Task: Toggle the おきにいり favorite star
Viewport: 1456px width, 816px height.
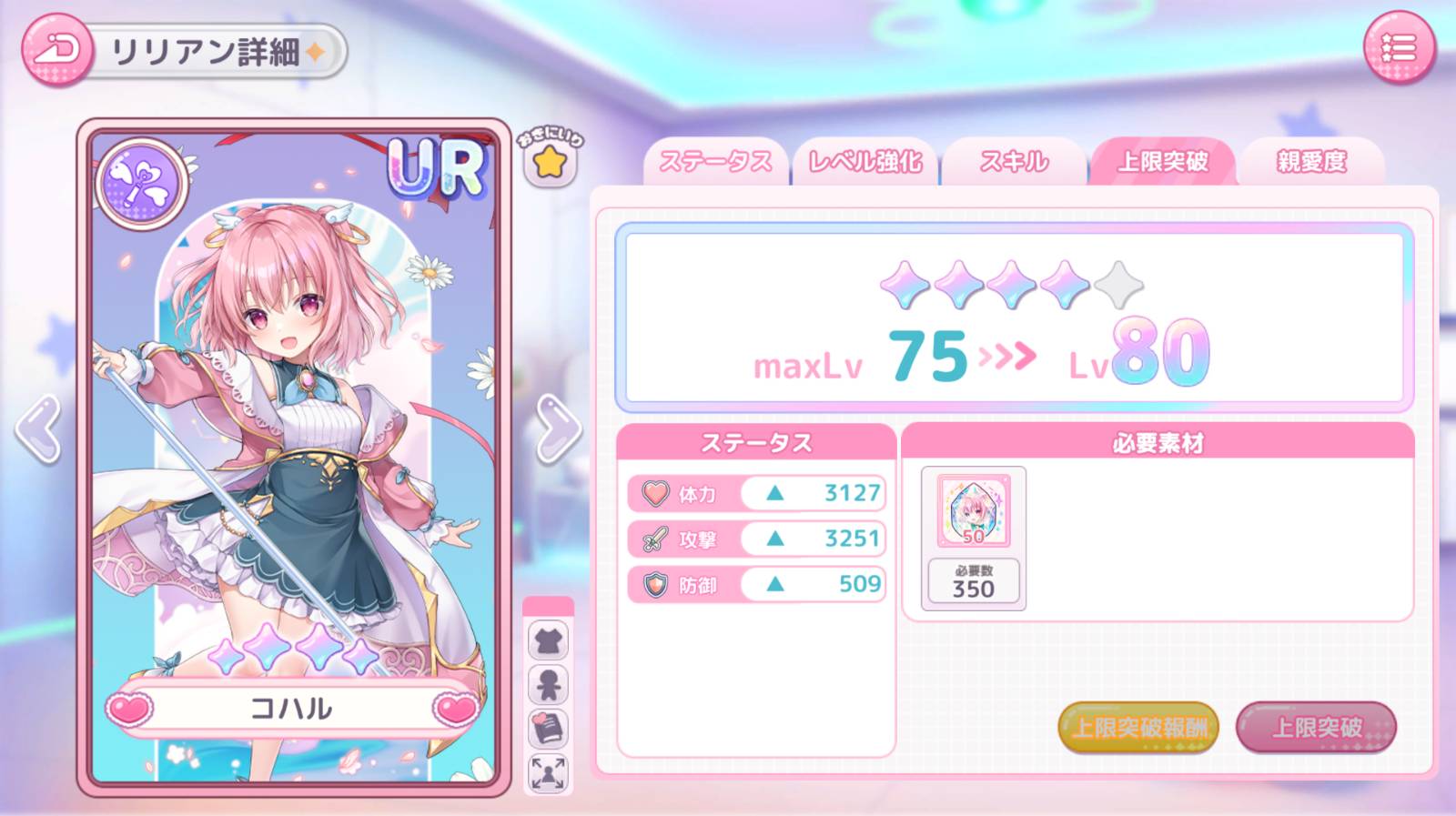Action: [550, 163]
